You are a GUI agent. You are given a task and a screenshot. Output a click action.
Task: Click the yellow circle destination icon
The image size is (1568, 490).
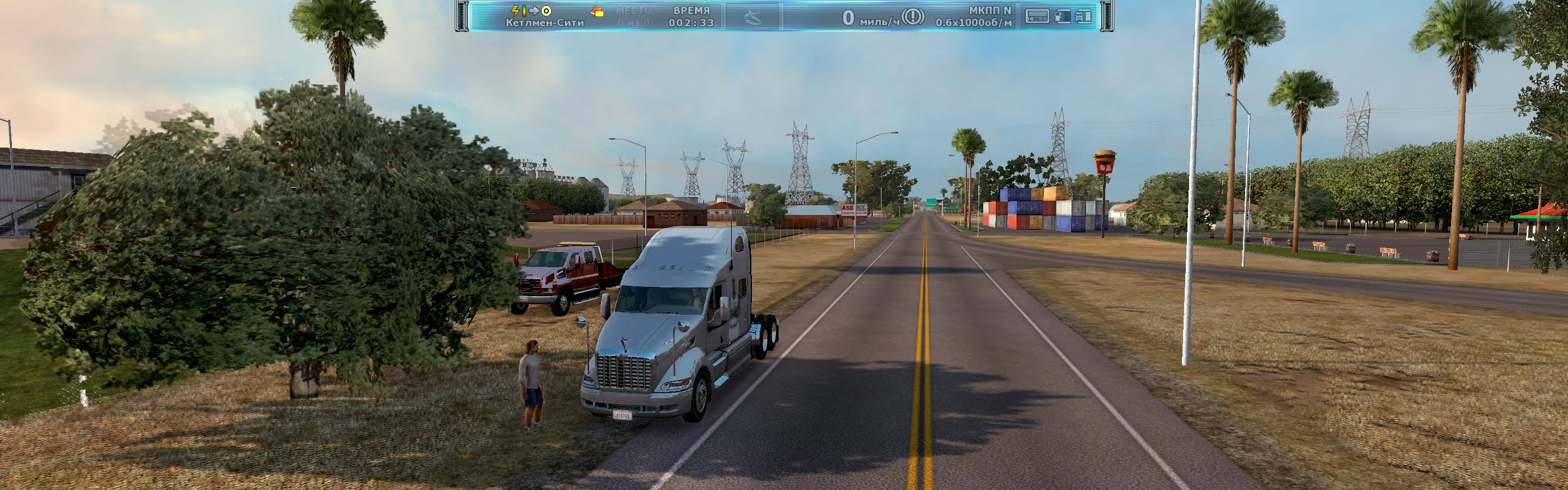click(546, 10)
